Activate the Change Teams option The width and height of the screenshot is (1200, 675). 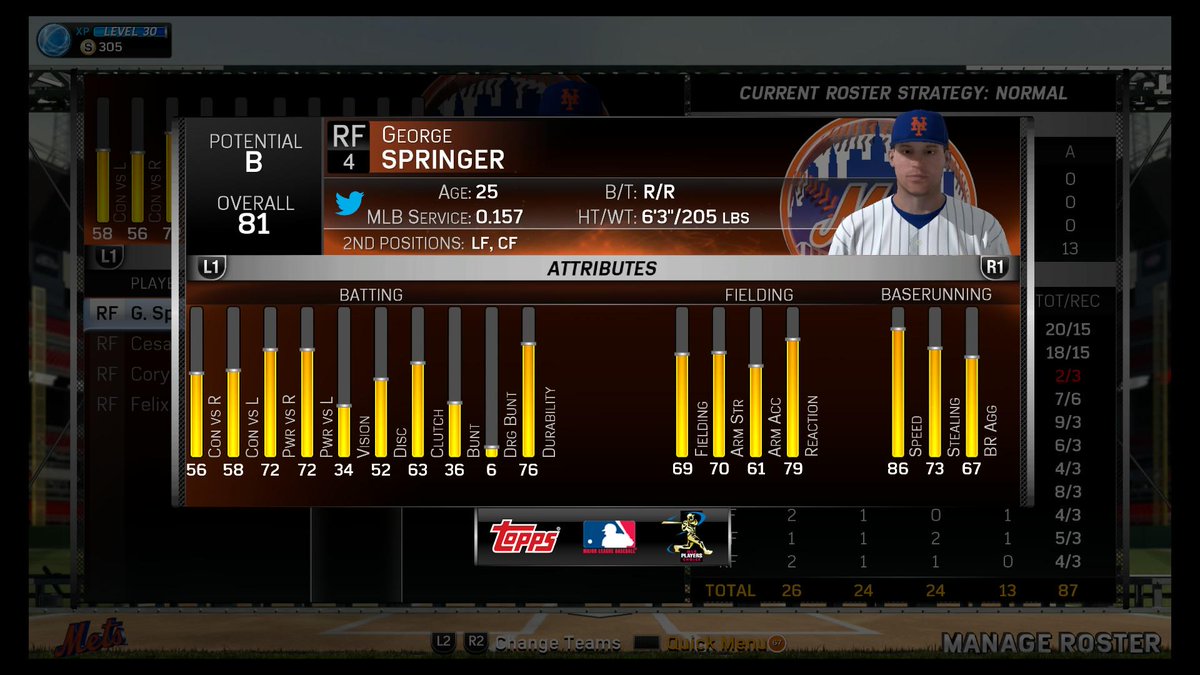(557, 644)
